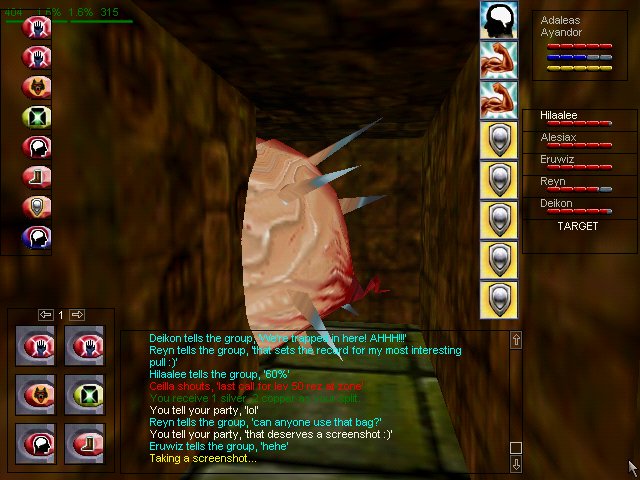Pick Deikon from the group members
Image resolution: width=640 pixels, height=480 pixels.
[x=557, y=203]
